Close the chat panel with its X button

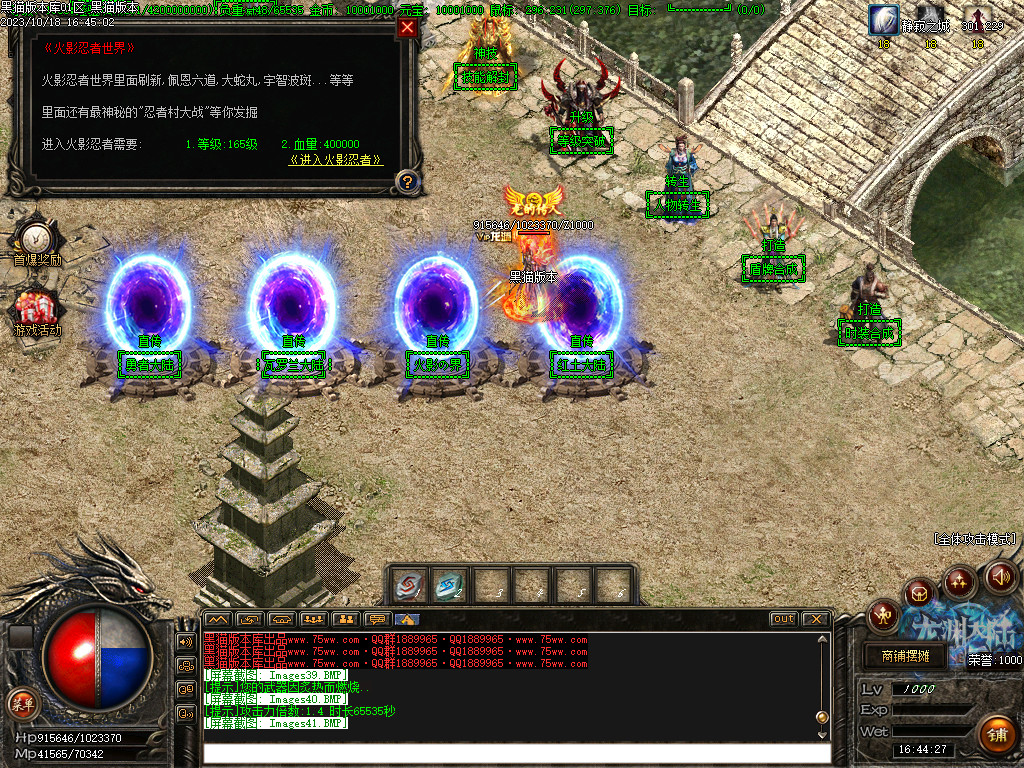tap(815, 619)
